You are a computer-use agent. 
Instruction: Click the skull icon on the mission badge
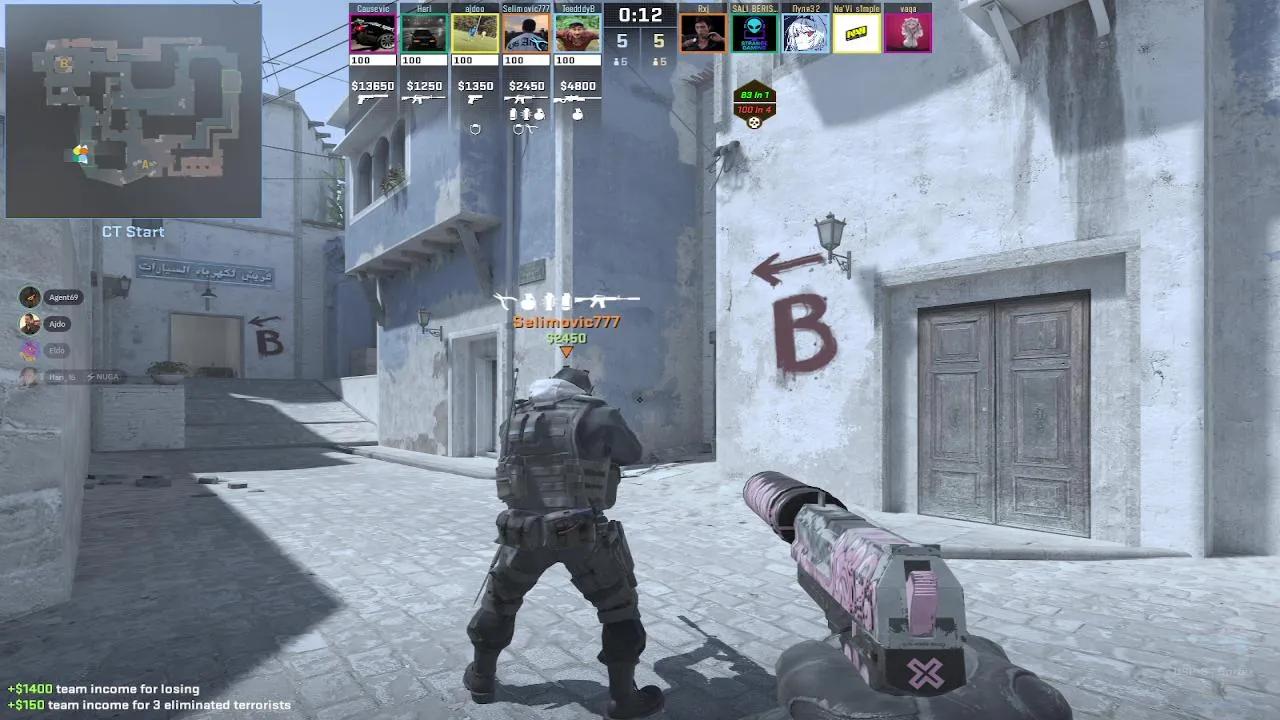click(753, 122)
